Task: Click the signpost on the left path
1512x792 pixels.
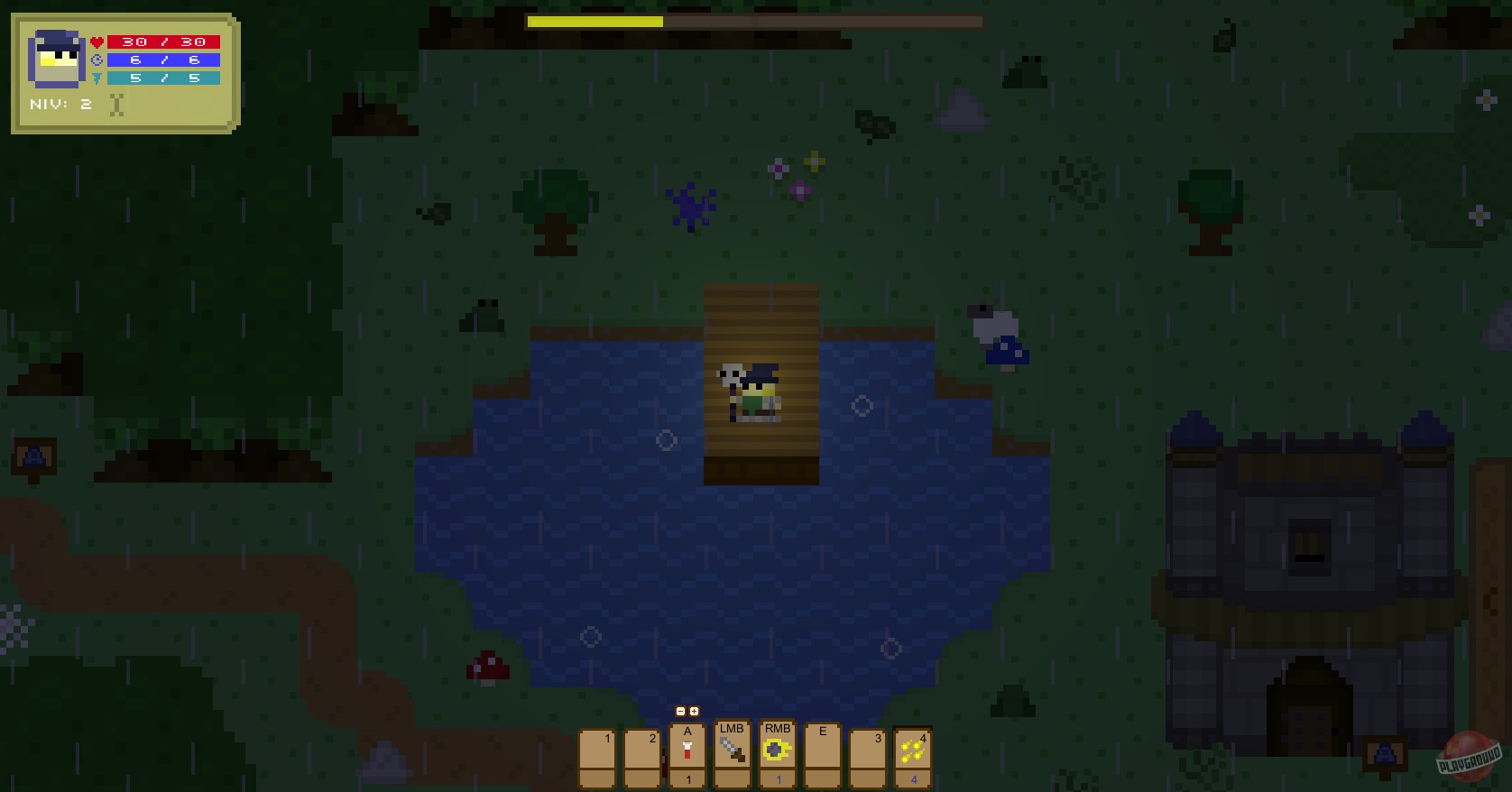Action: point(32,458)
